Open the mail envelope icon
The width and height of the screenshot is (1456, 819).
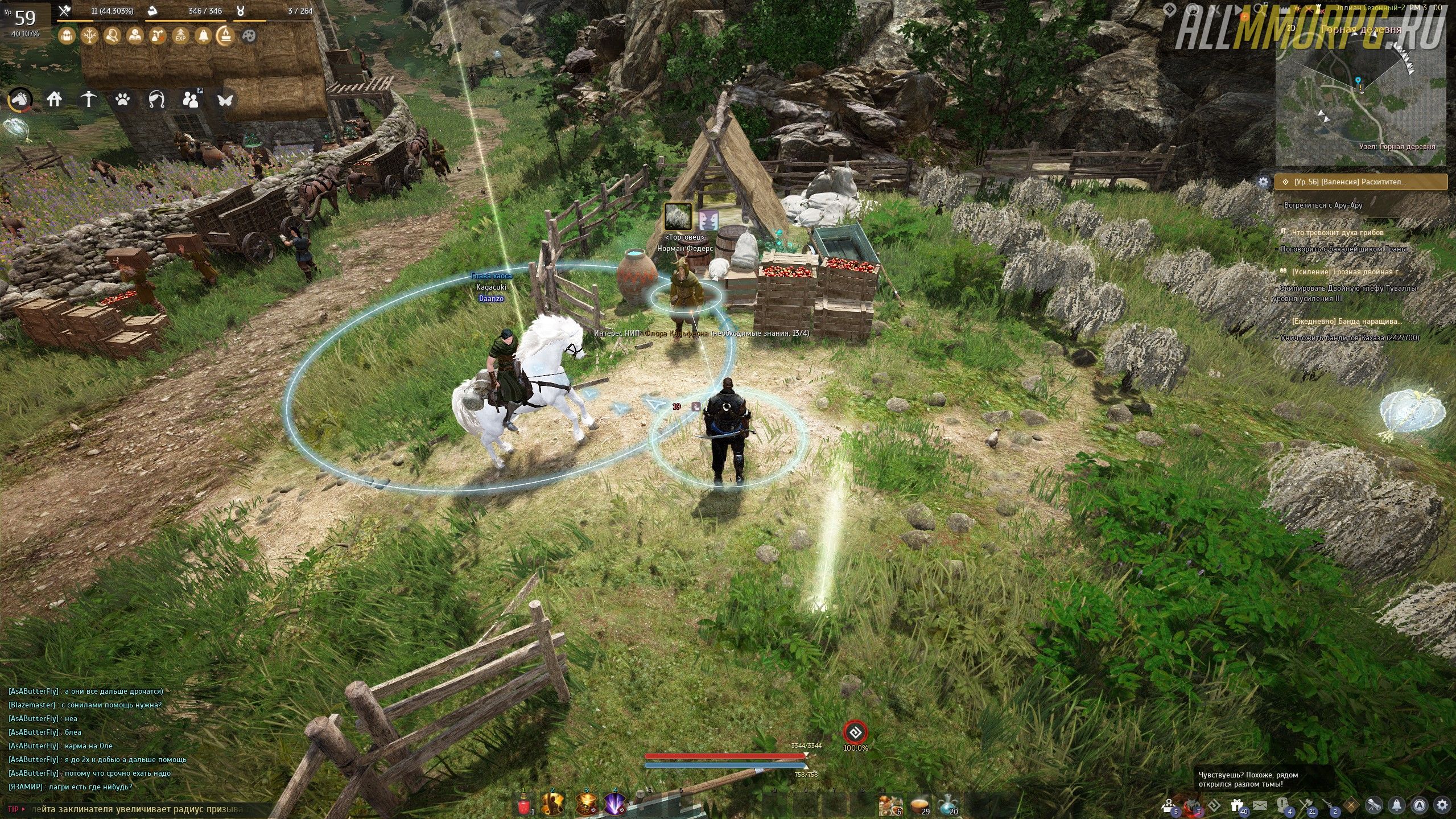click(x=1259, y=805)
